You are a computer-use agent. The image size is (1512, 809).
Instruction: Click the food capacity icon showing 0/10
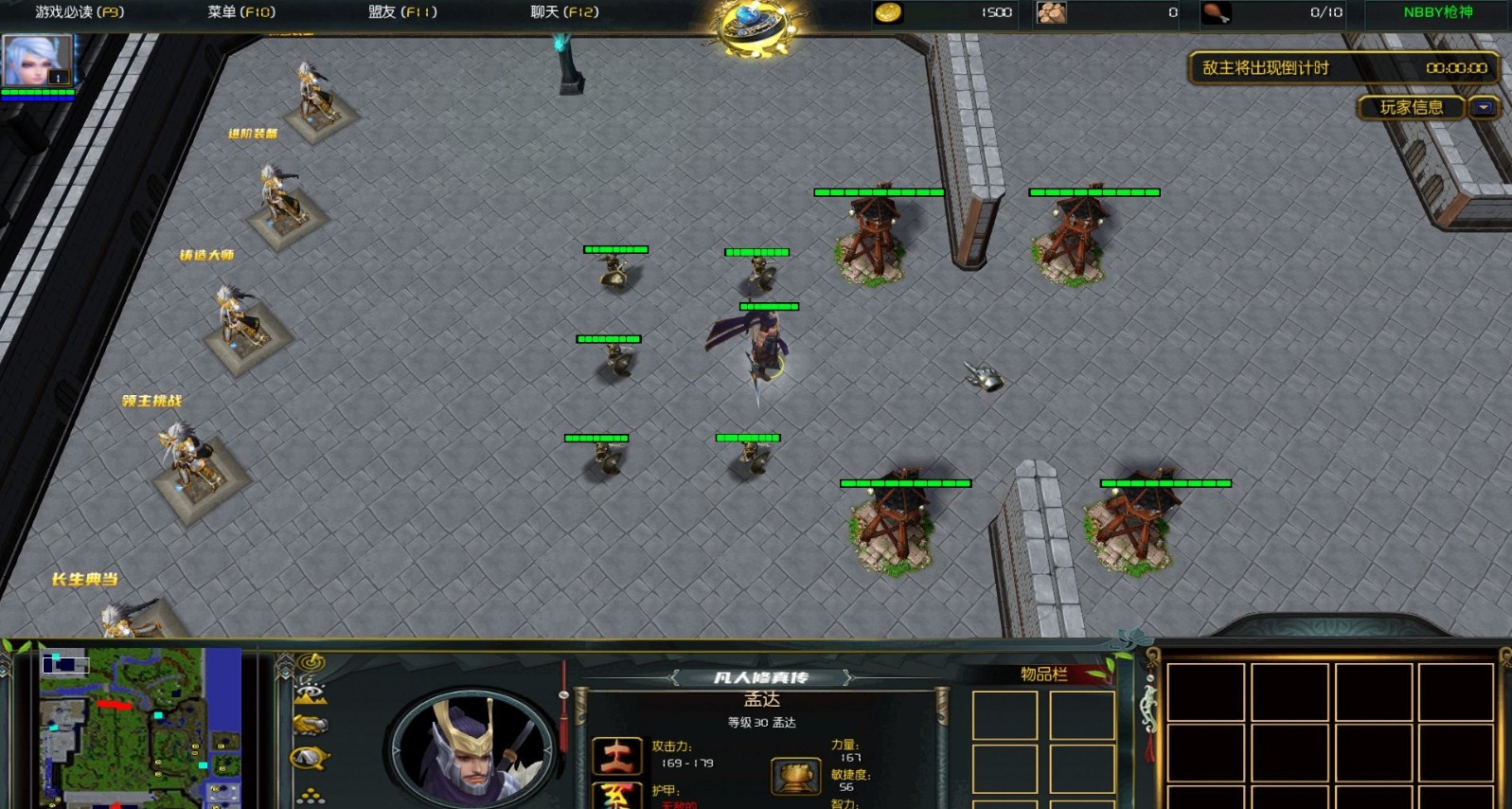(x=1217, y=13)
